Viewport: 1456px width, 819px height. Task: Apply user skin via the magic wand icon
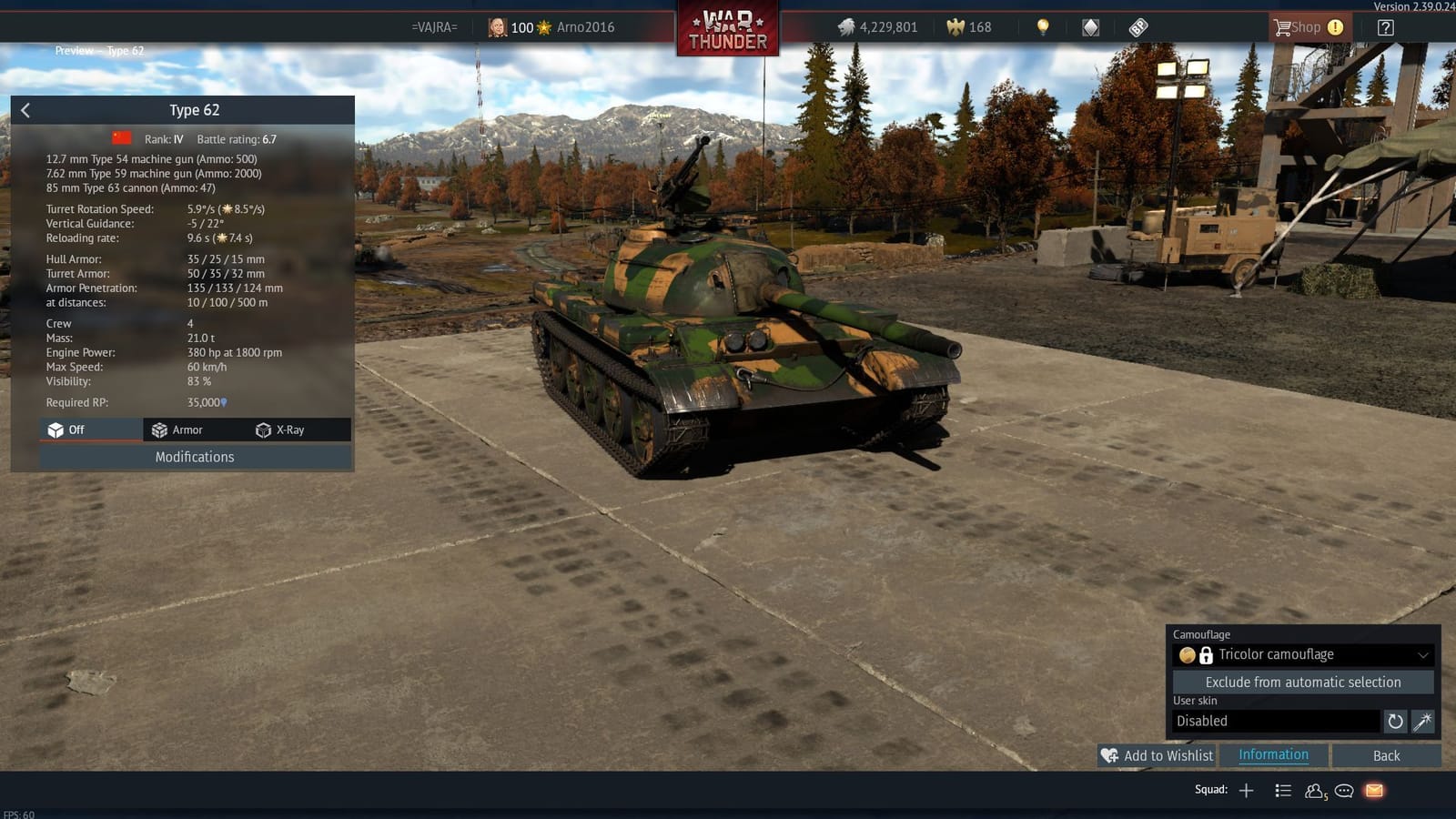point(1421,722)
